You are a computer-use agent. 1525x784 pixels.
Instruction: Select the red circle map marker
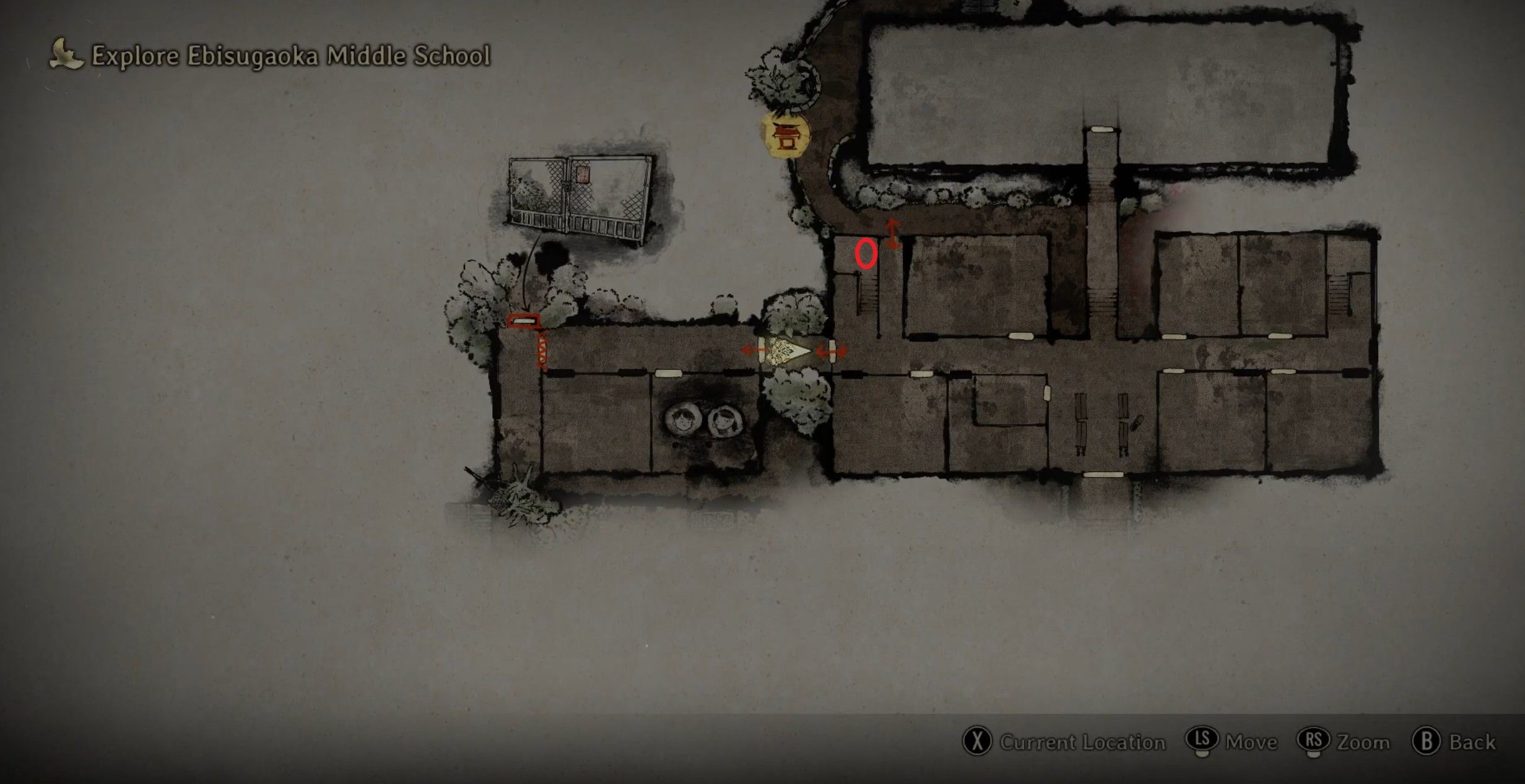[866, 254]
